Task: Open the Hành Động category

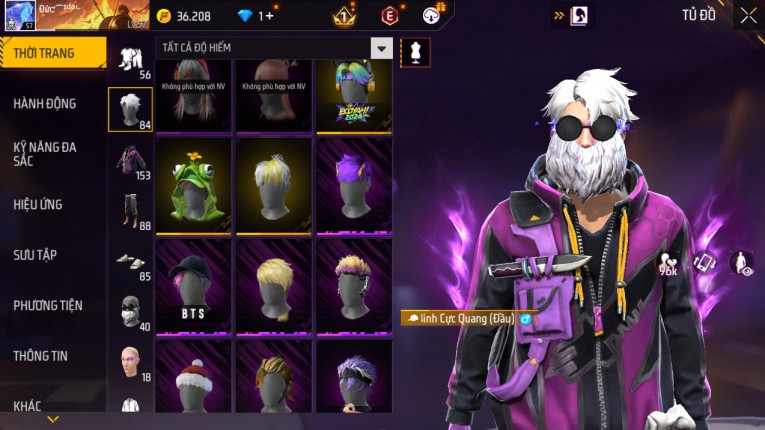Action: coord(45,103)
